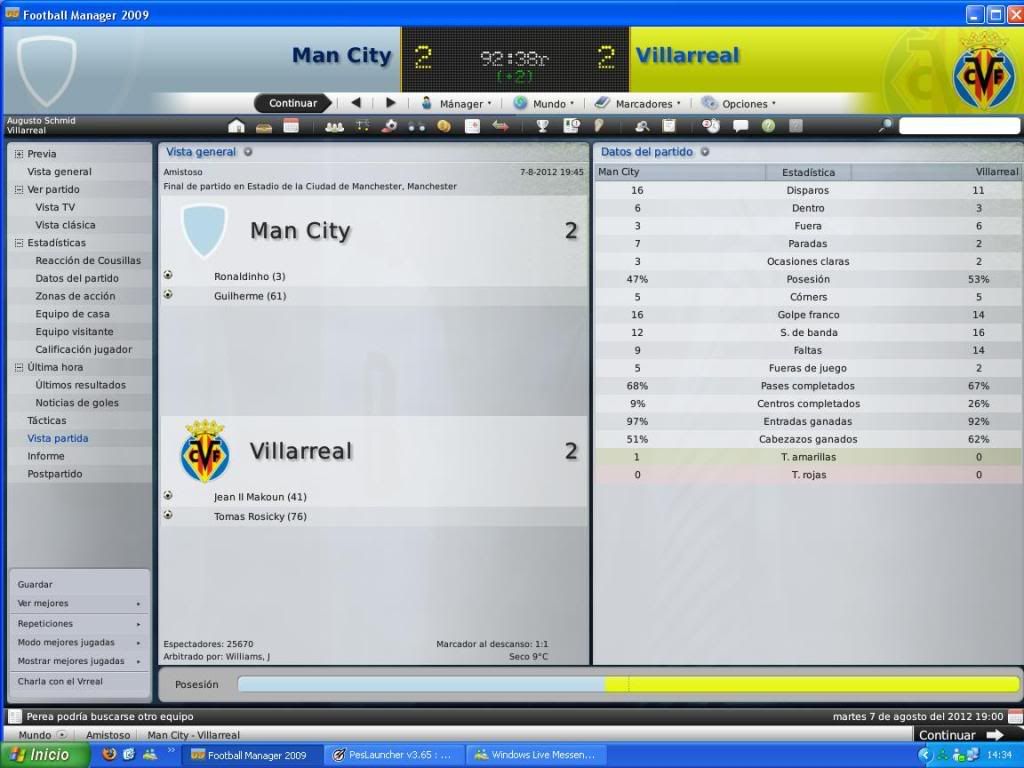Select Vista general in the sidebar
1024x768 pixels.
(x=59, y=172)
